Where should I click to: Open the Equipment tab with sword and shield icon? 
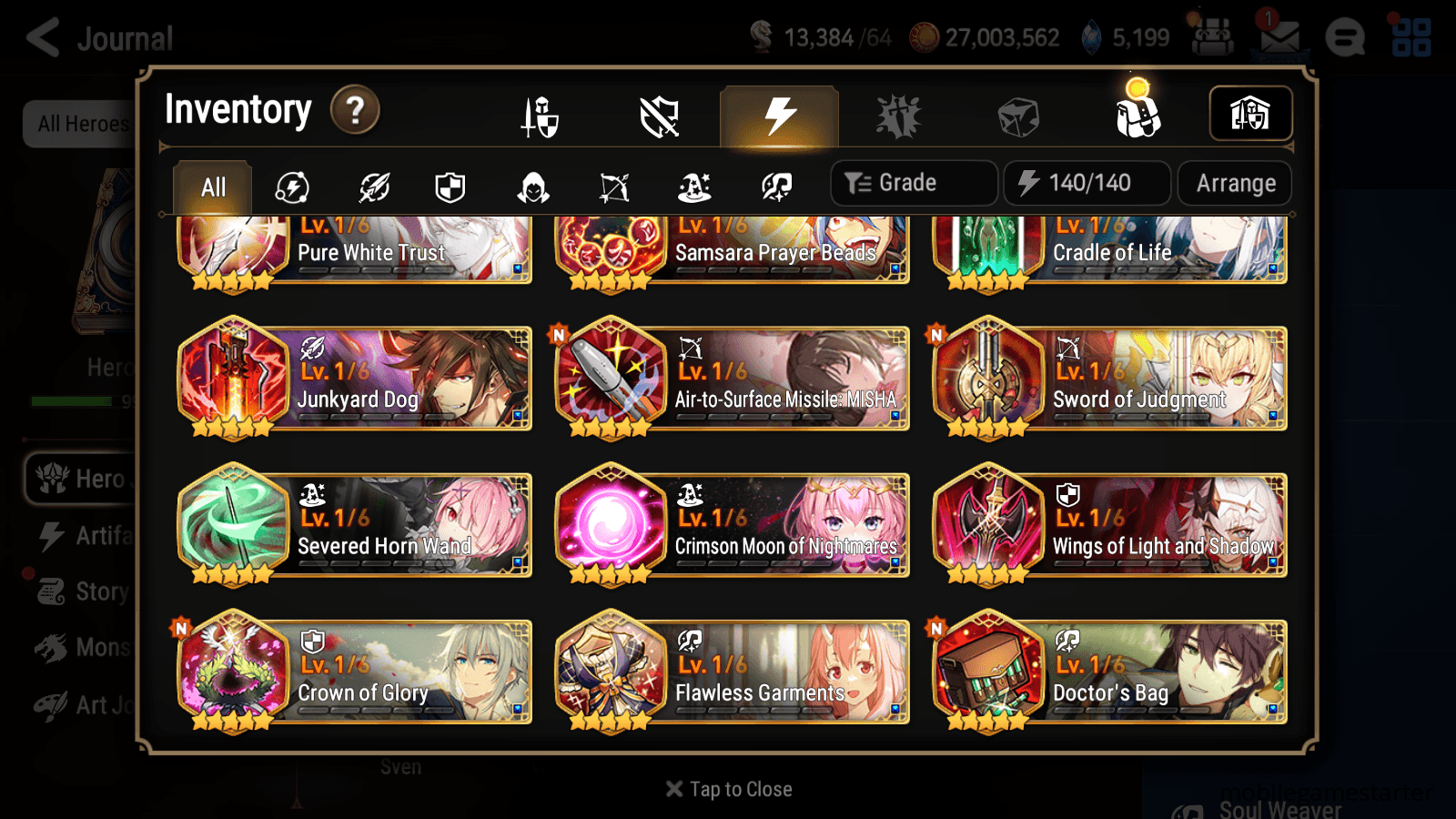540,116
